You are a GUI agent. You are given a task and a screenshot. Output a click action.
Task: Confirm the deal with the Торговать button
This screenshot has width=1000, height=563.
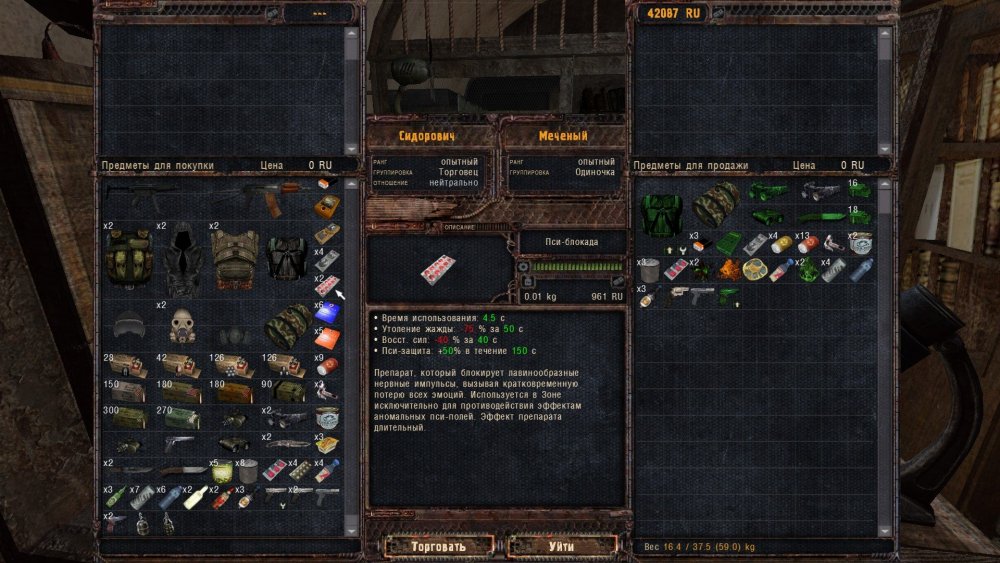[438, 547]
